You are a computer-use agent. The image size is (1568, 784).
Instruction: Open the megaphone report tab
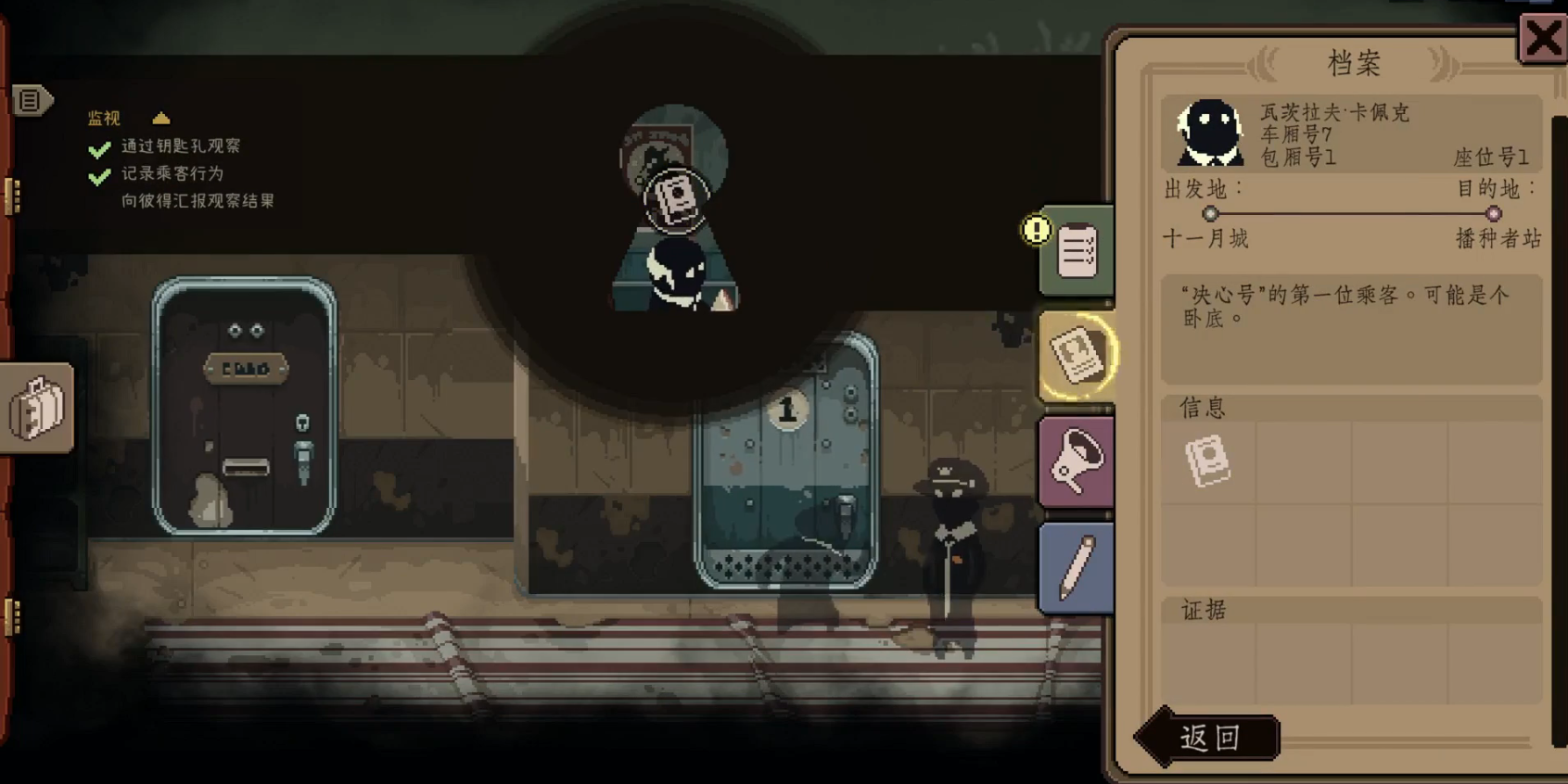click(x=1077, y=462)
